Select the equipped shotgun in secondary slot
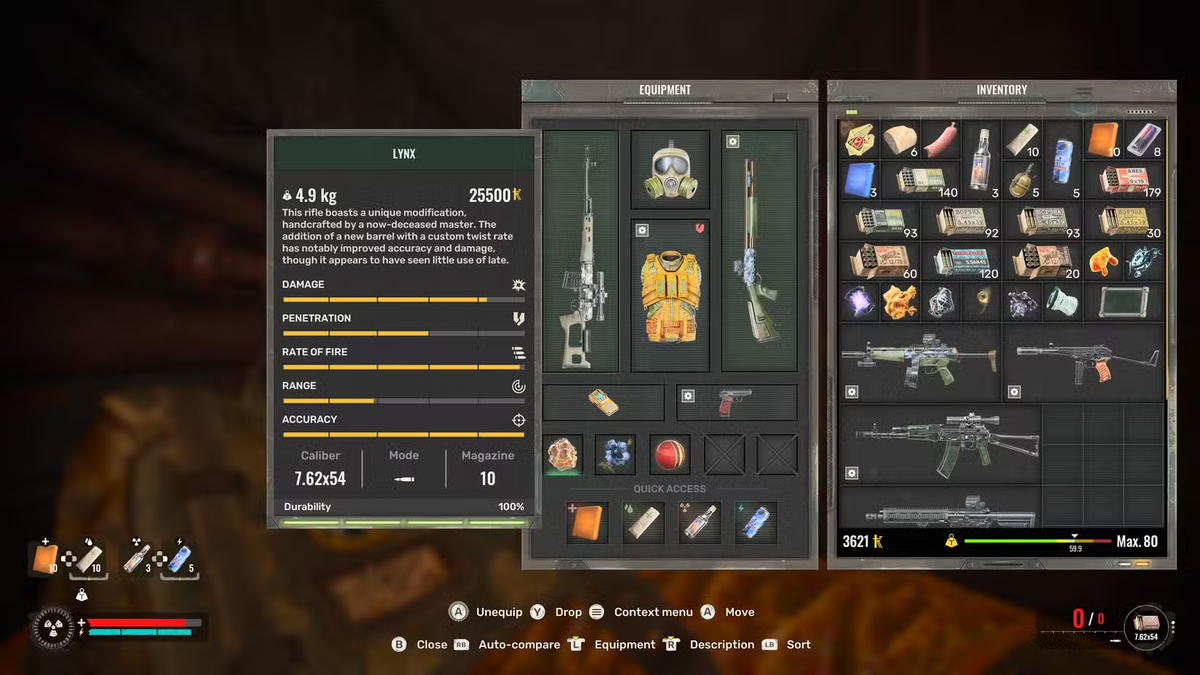The width and height of the screenshot is (1200, 675). [x=758, y=250]
